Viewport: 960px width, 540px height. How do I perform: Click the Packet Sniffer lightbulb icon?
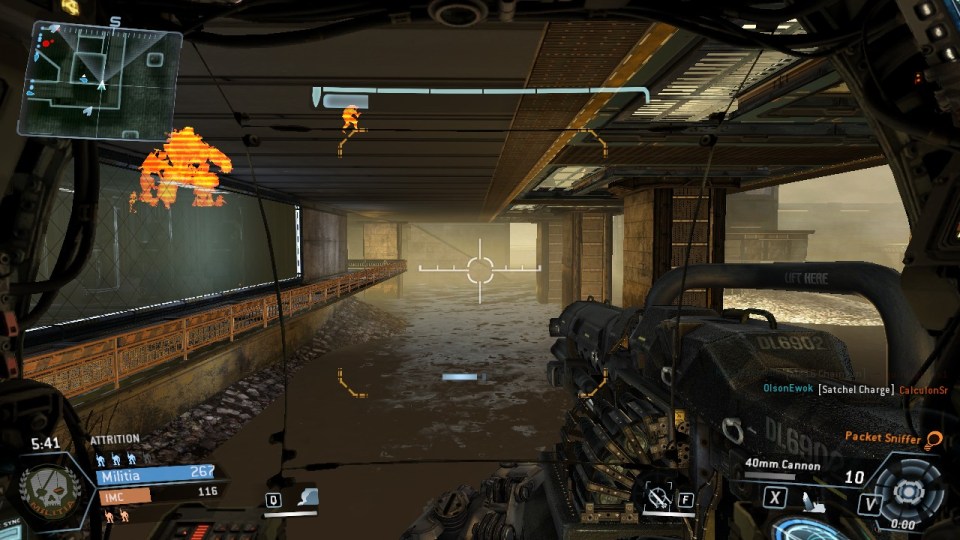934,439
